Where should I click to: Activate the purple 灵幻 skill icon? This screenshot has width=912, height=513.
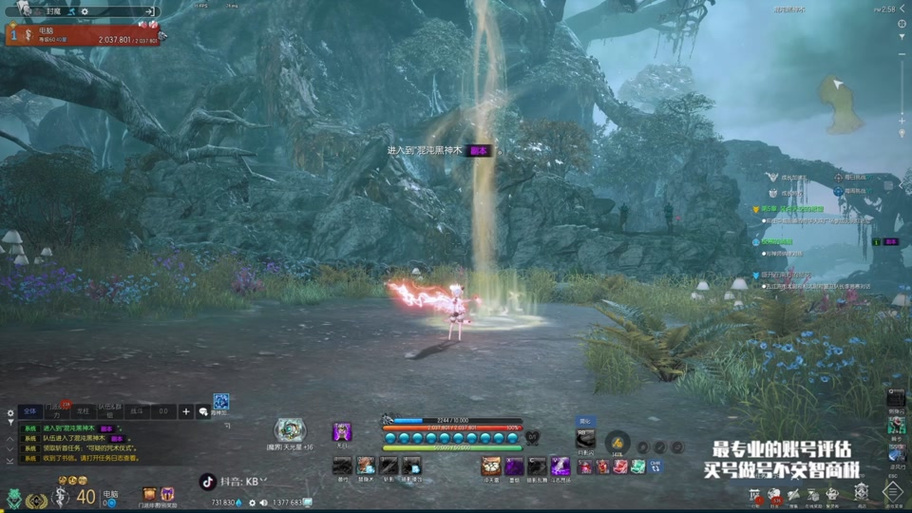[342, 432]
